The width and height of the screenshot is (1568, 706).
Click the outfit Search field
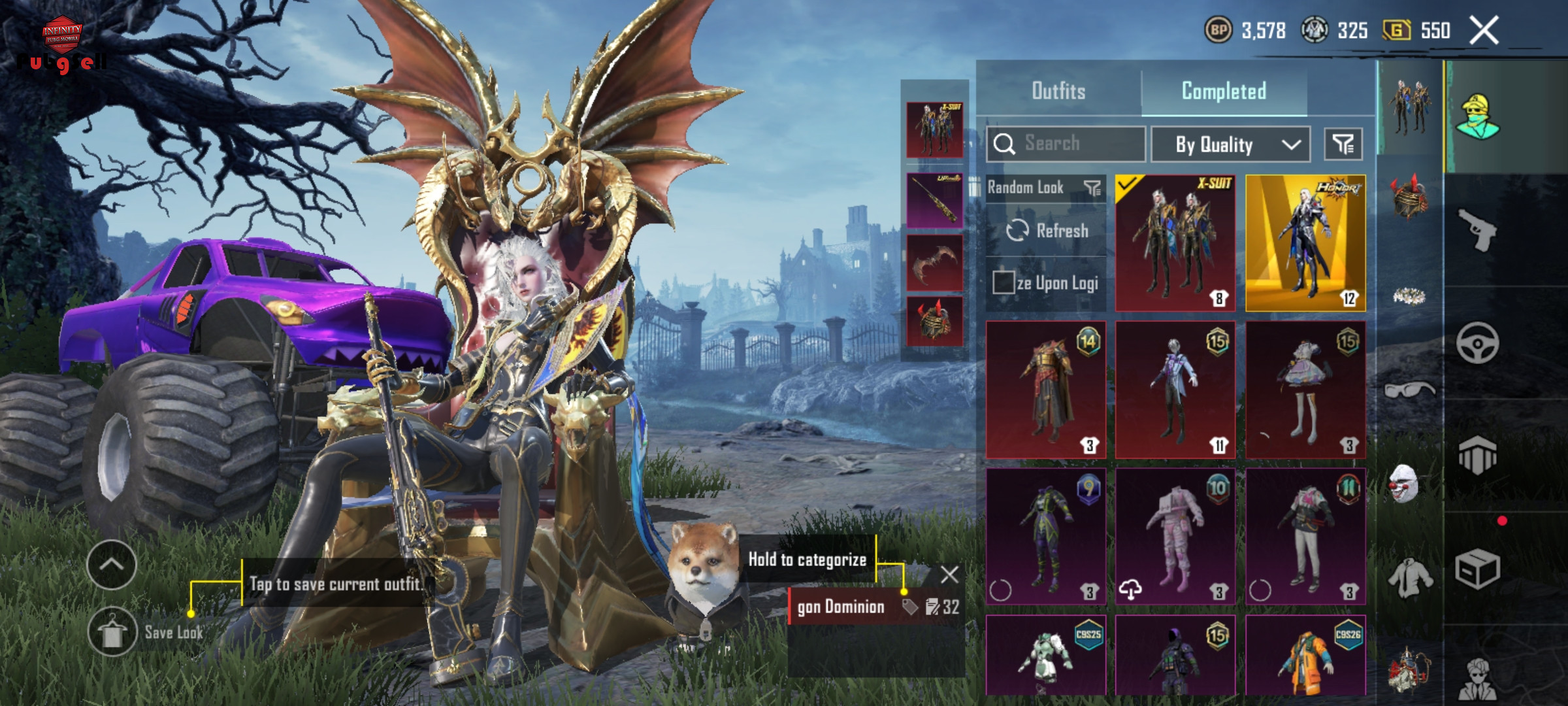click(1066, 144)
